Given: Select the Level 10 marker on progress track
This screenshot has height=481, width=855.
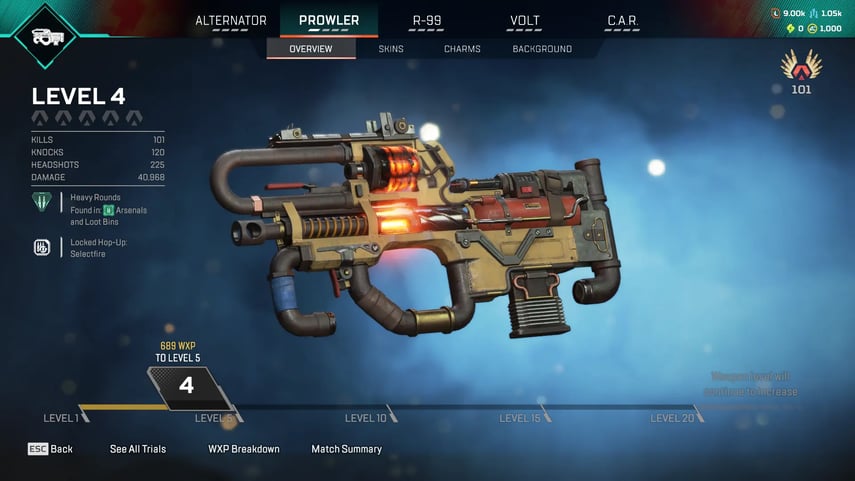Looking at the screenshot, I should point(366,418).
